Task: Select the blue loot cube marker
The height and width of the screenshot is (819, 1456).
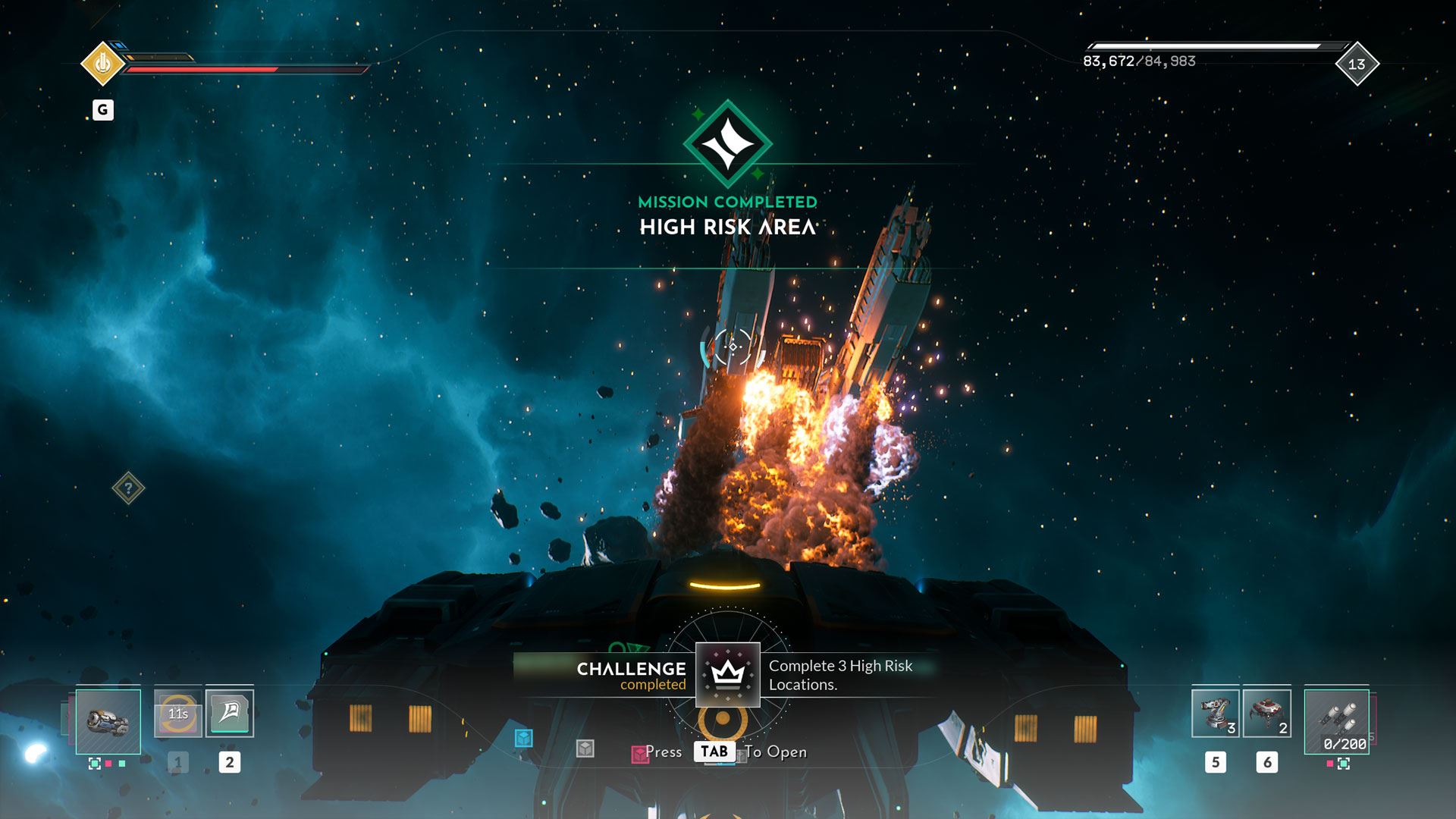Action: pyautogui.click(x=523, y=738)
